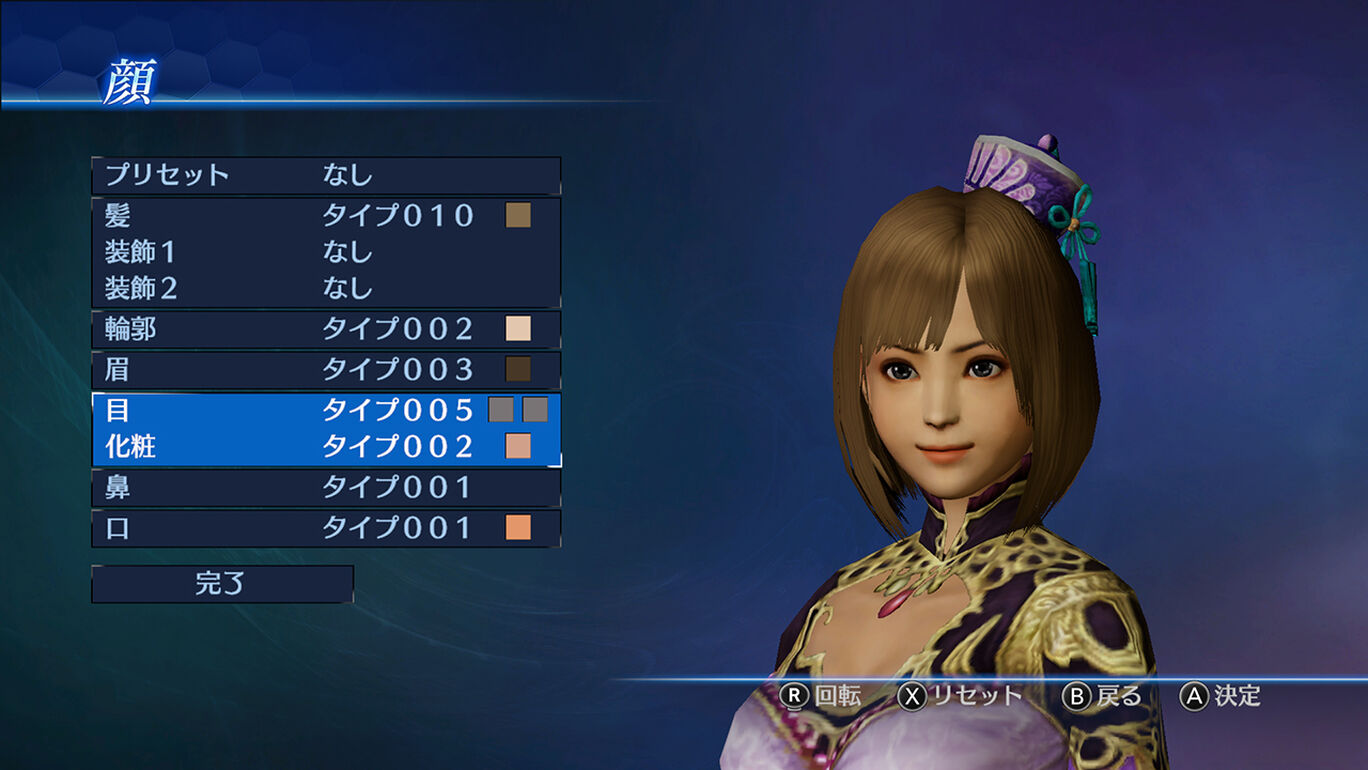
Task: Select the makeup color swatch
Action: coord(518,446)
